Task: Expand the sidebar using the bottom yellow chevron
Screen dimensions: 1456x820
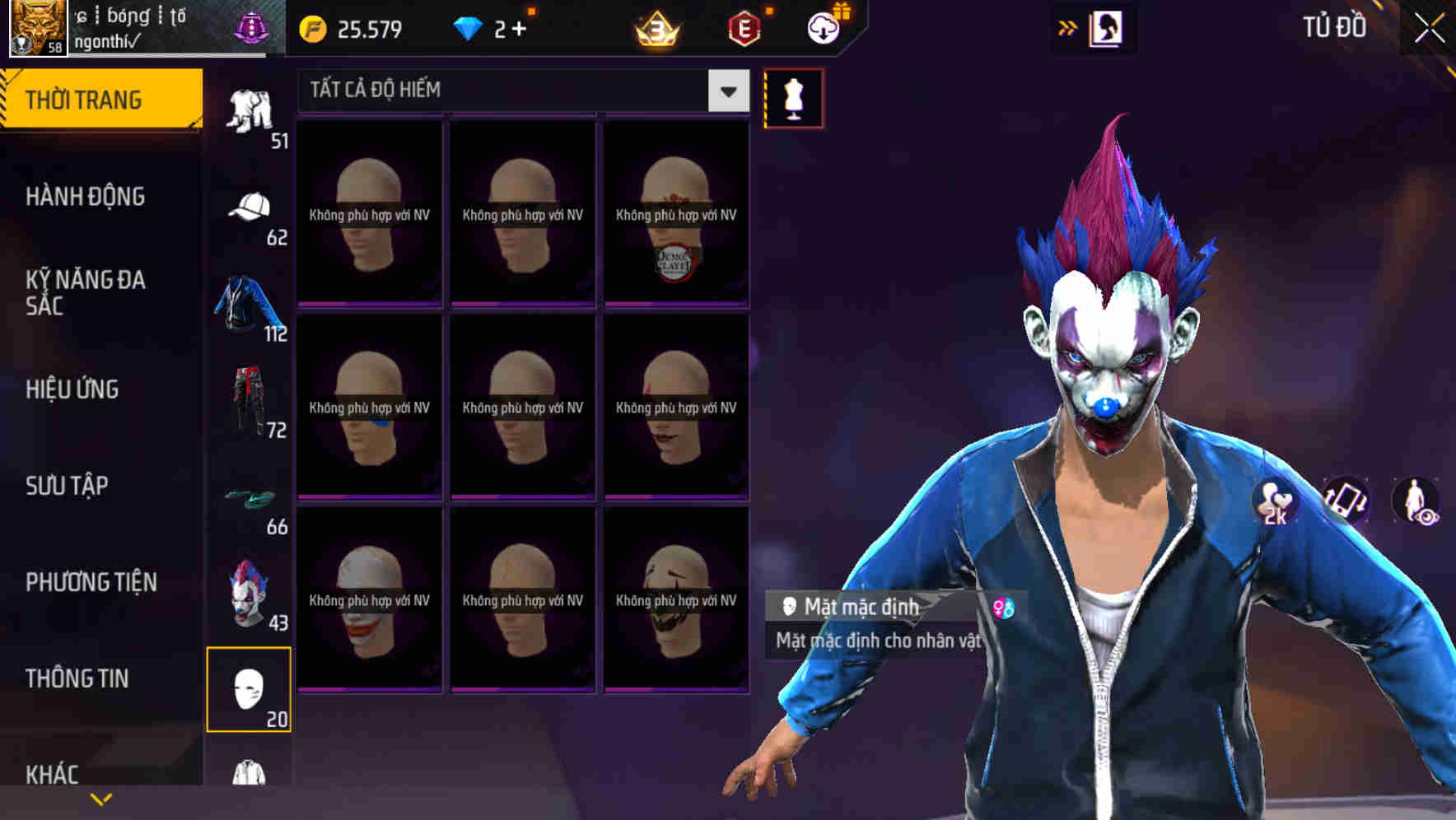Action: coord(100,799)
